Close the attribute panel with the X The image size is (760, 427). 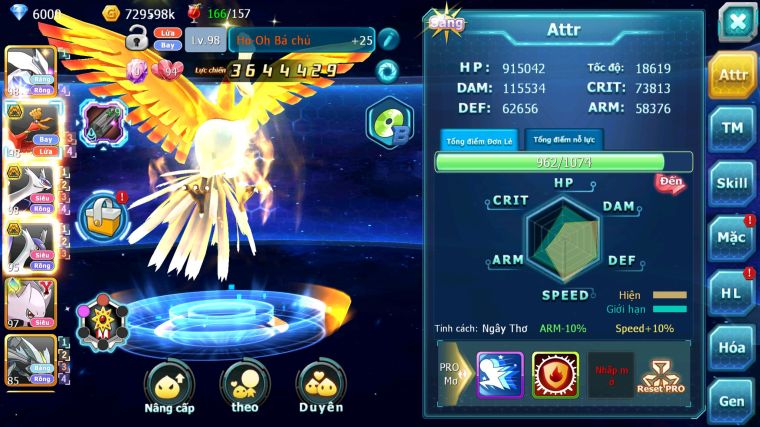[736, 21]
